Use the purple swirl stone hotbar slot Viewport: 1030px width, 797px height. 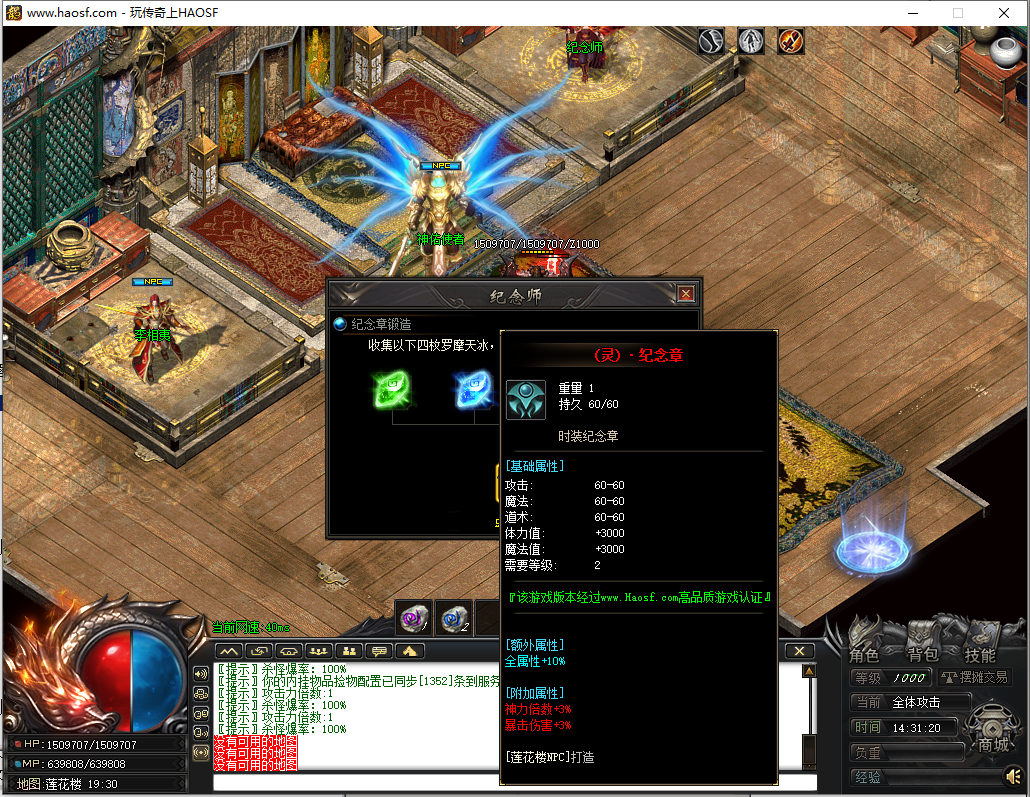413,619
